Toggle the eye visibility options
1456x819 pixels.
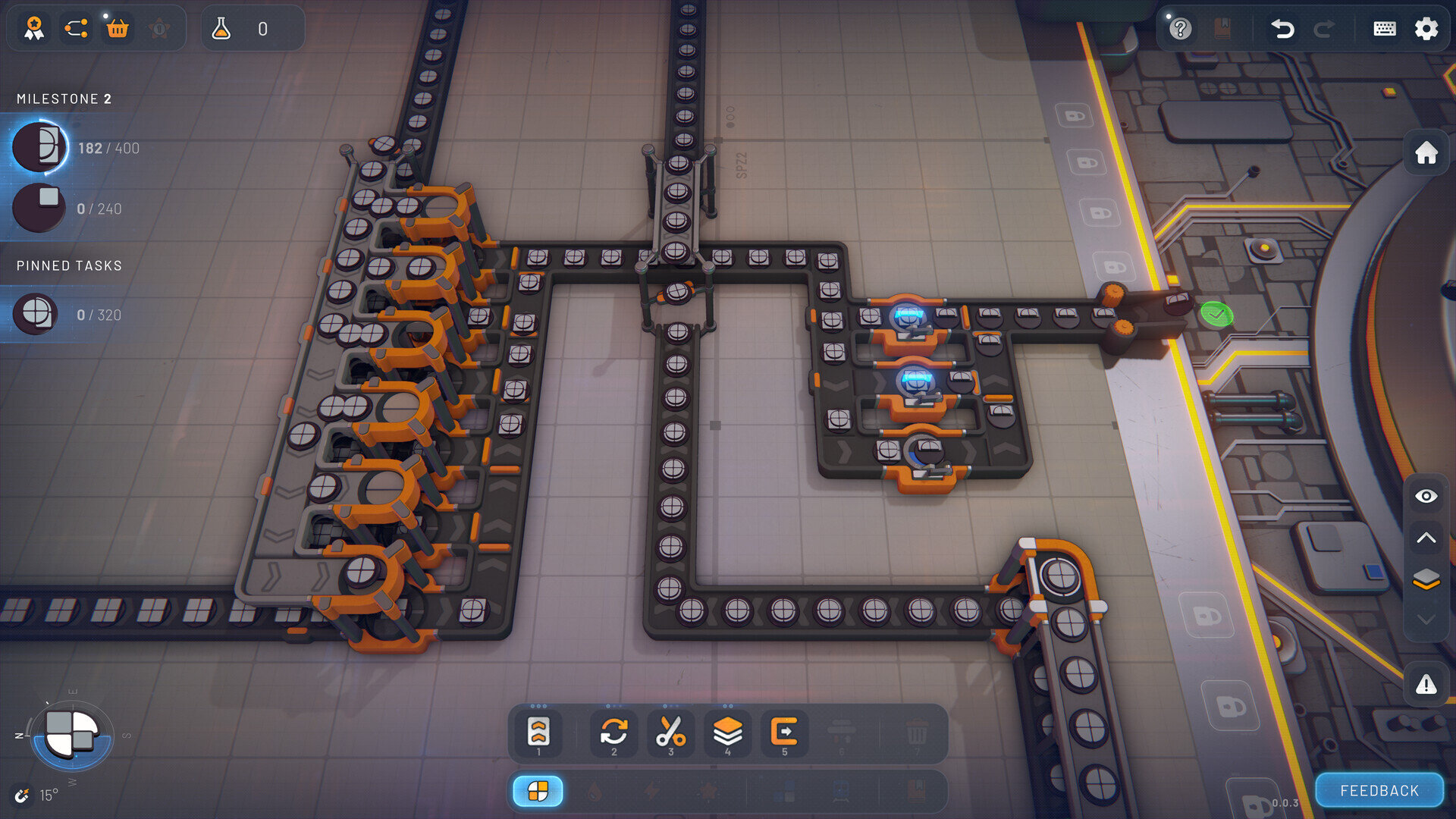[x=1426, y=496]
